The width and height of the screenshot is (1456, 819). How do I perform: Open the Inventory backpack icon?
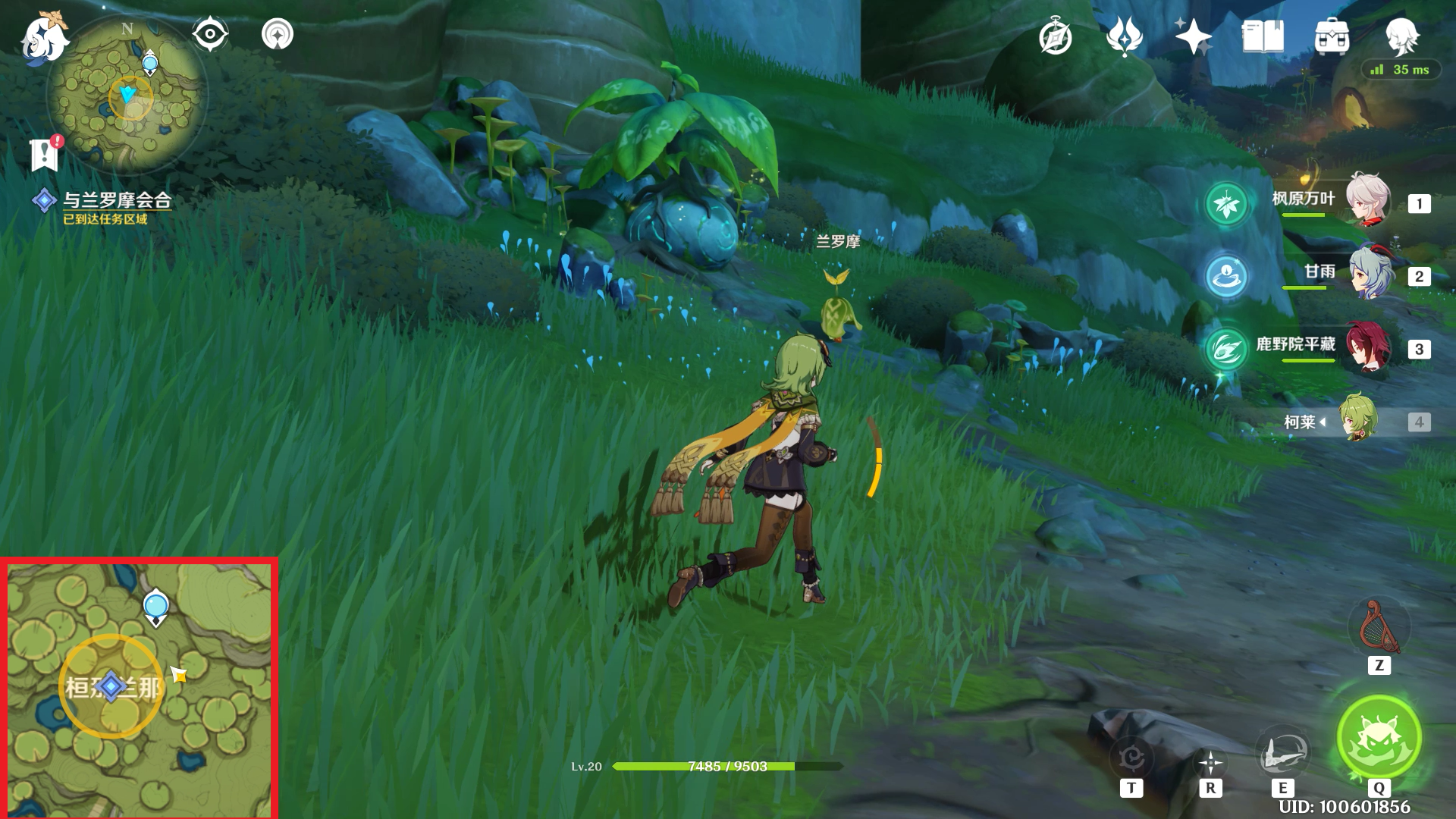[1332, 36]
